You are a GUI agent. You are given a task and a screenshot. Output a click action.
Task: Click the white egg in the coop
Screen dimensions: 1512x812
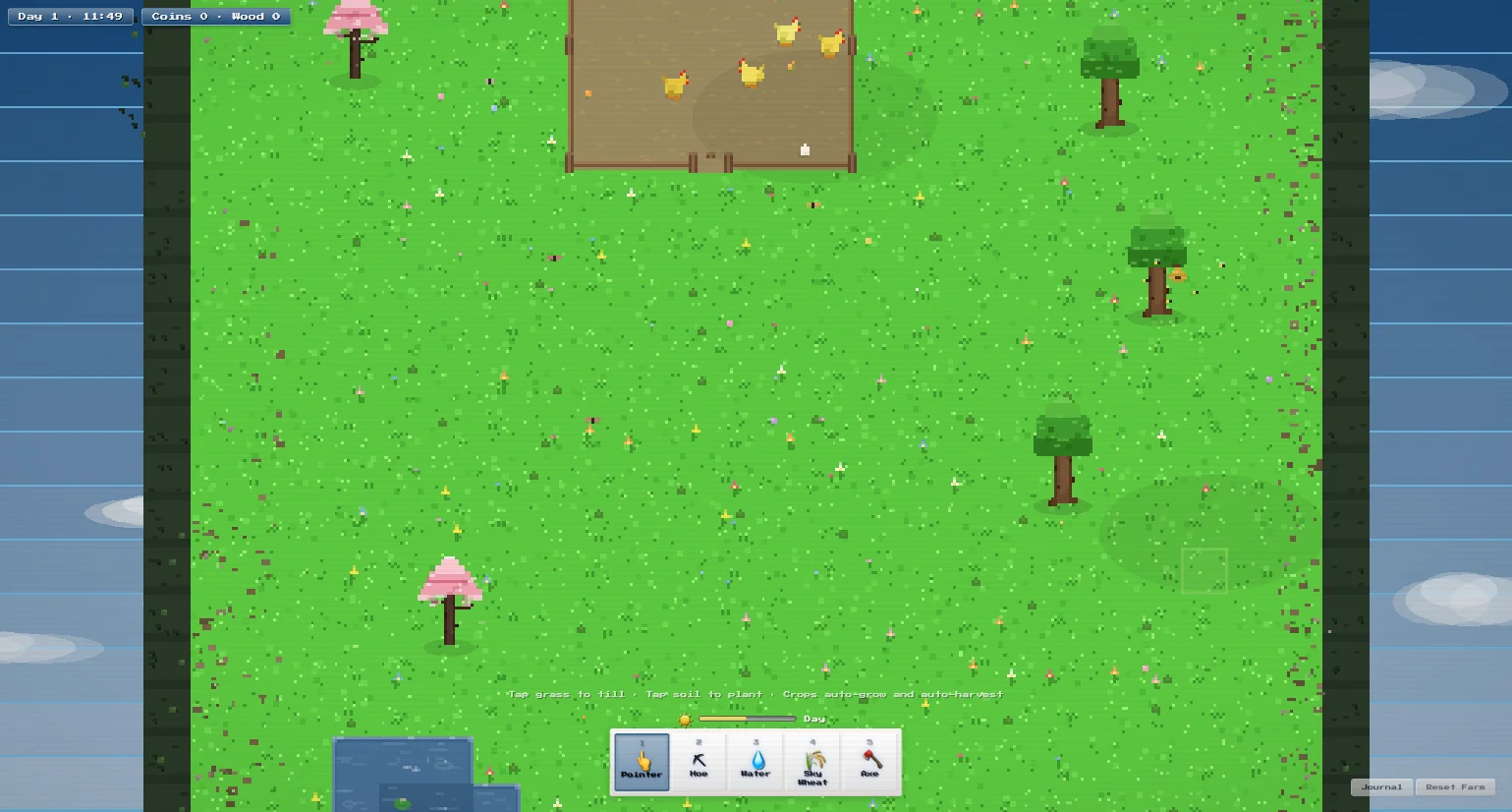pos(804,148)
